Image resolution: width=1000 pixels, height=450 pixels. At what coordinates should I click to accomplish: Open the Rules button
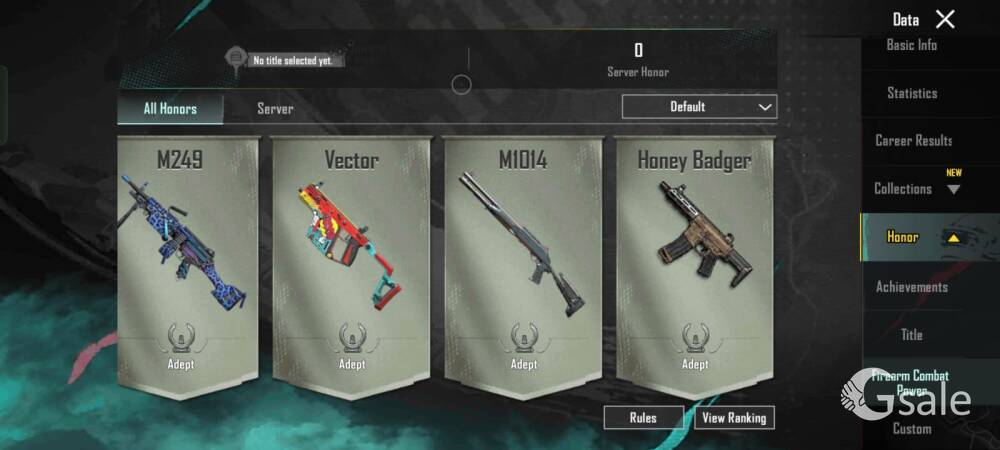click(x=643, y=418)
